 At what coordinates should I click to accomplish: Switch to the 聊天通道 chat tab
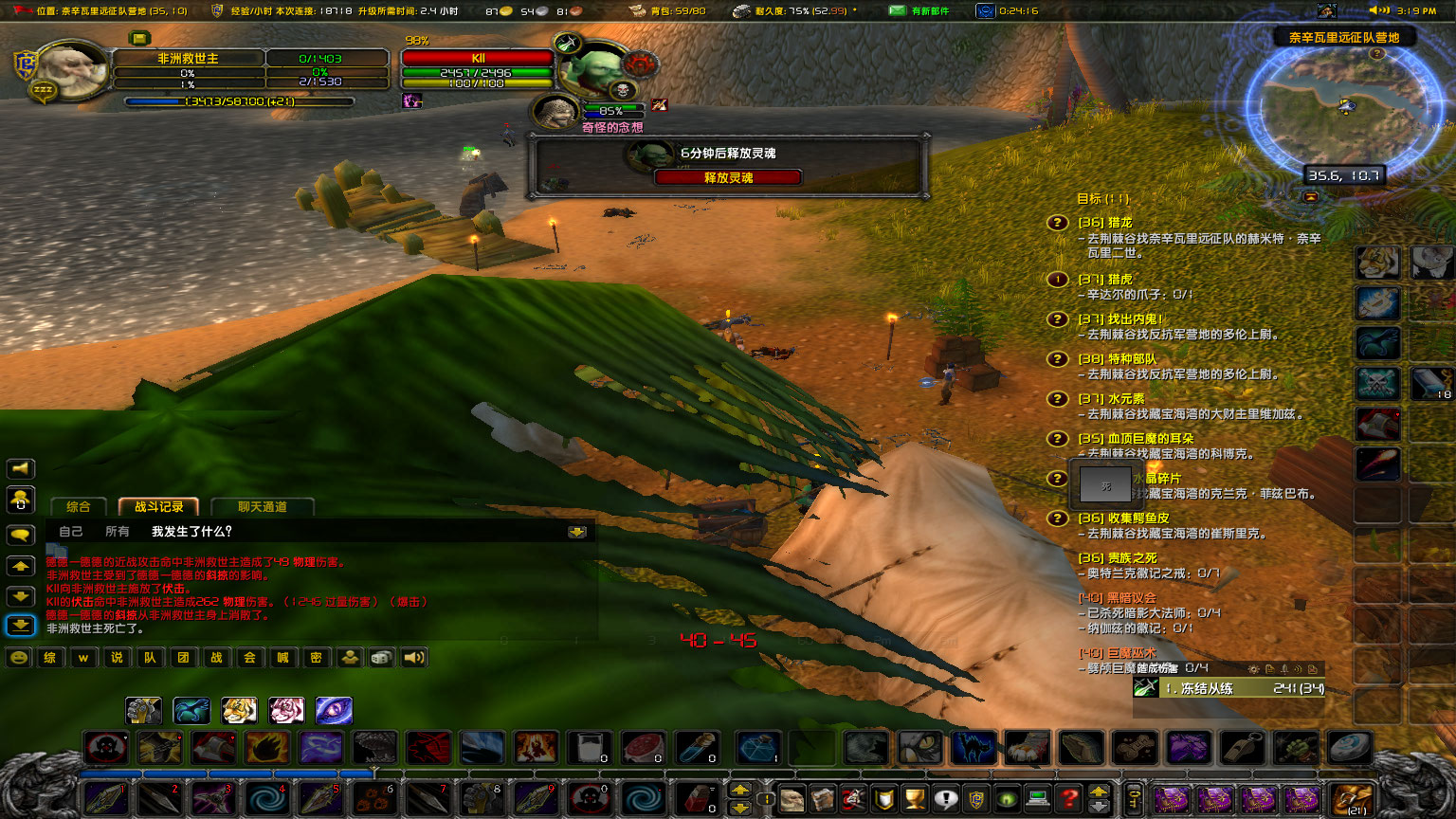[263, 506]
